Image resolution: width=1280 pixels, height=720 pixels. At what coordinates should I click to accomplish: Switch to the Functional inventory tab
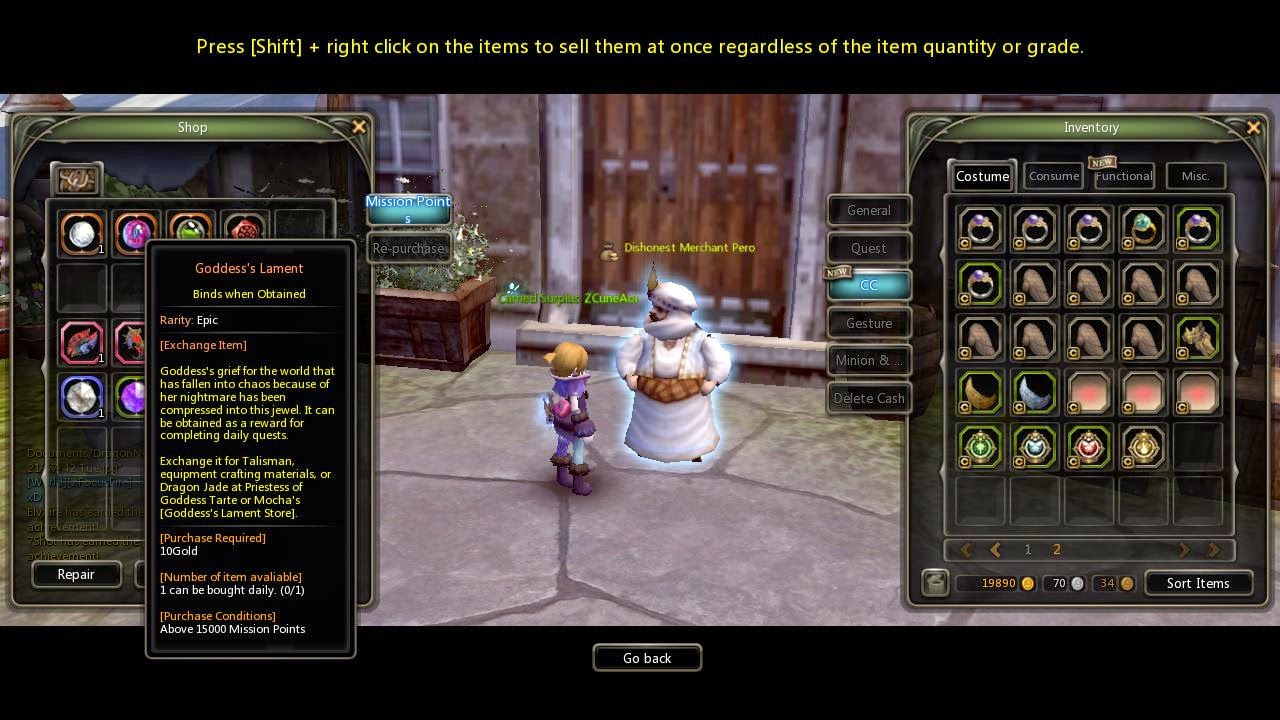click(x=1124, y=176)
